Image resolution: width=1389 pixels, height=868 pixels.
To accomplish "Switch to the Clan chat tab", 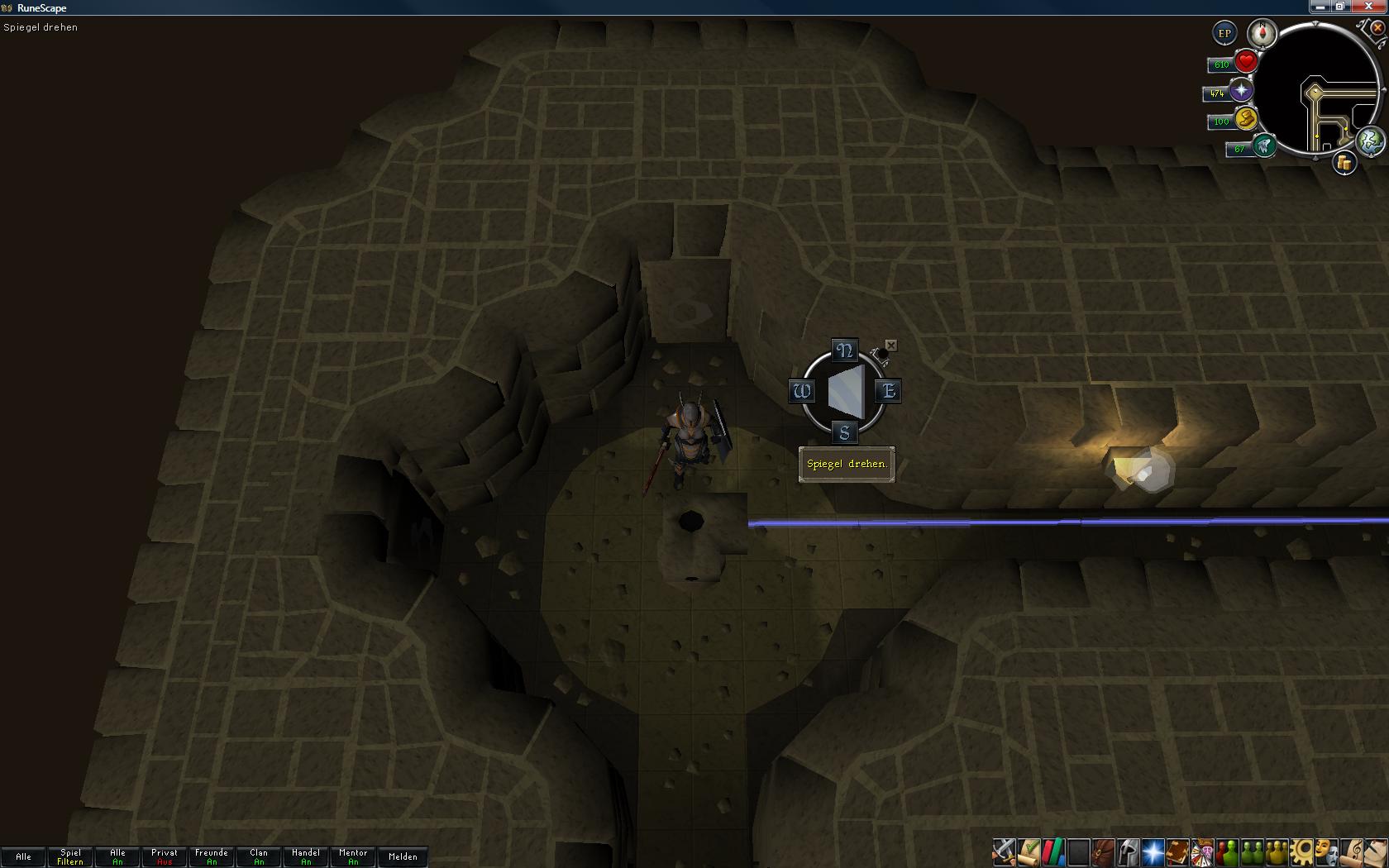I will 259,856.
